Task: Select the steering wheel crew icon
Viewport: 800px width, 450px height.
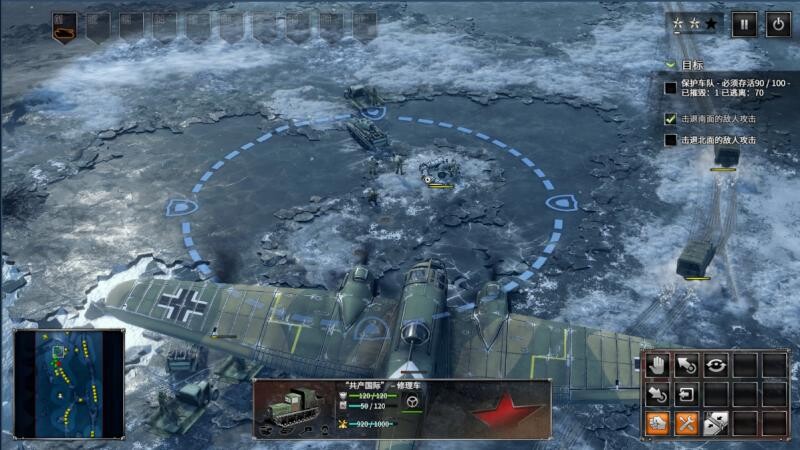Action: click(x=411, y=402)
